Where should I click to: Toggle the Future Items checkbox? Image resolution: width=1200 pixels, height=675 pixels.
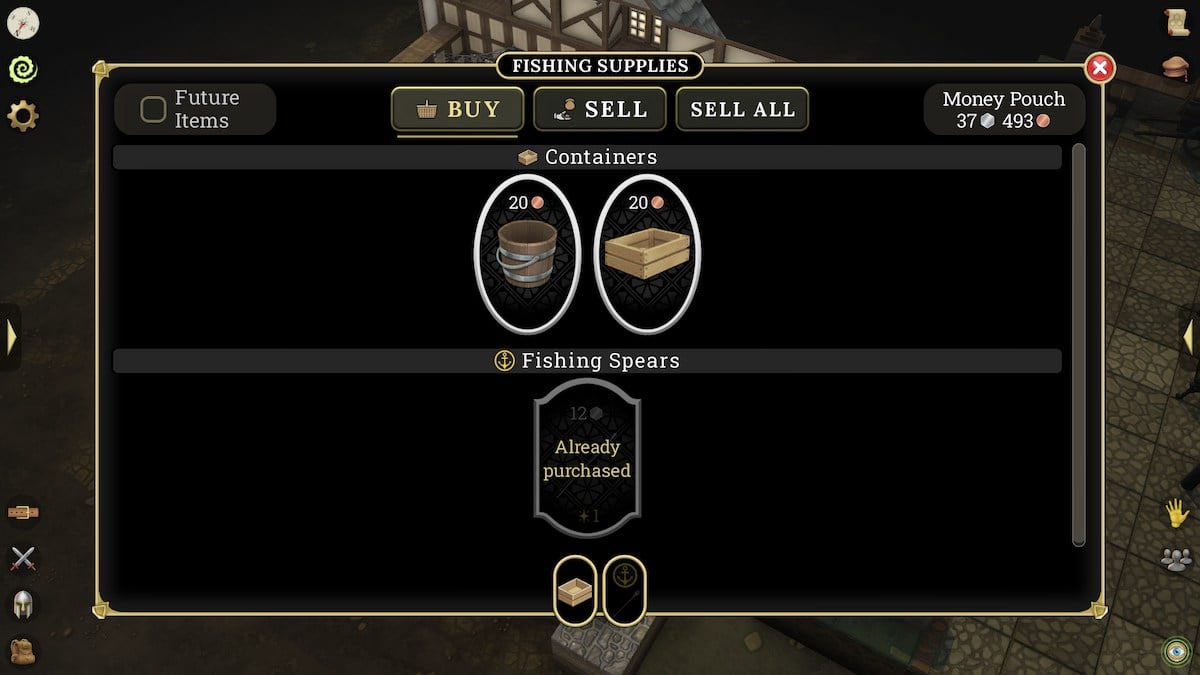153,109
